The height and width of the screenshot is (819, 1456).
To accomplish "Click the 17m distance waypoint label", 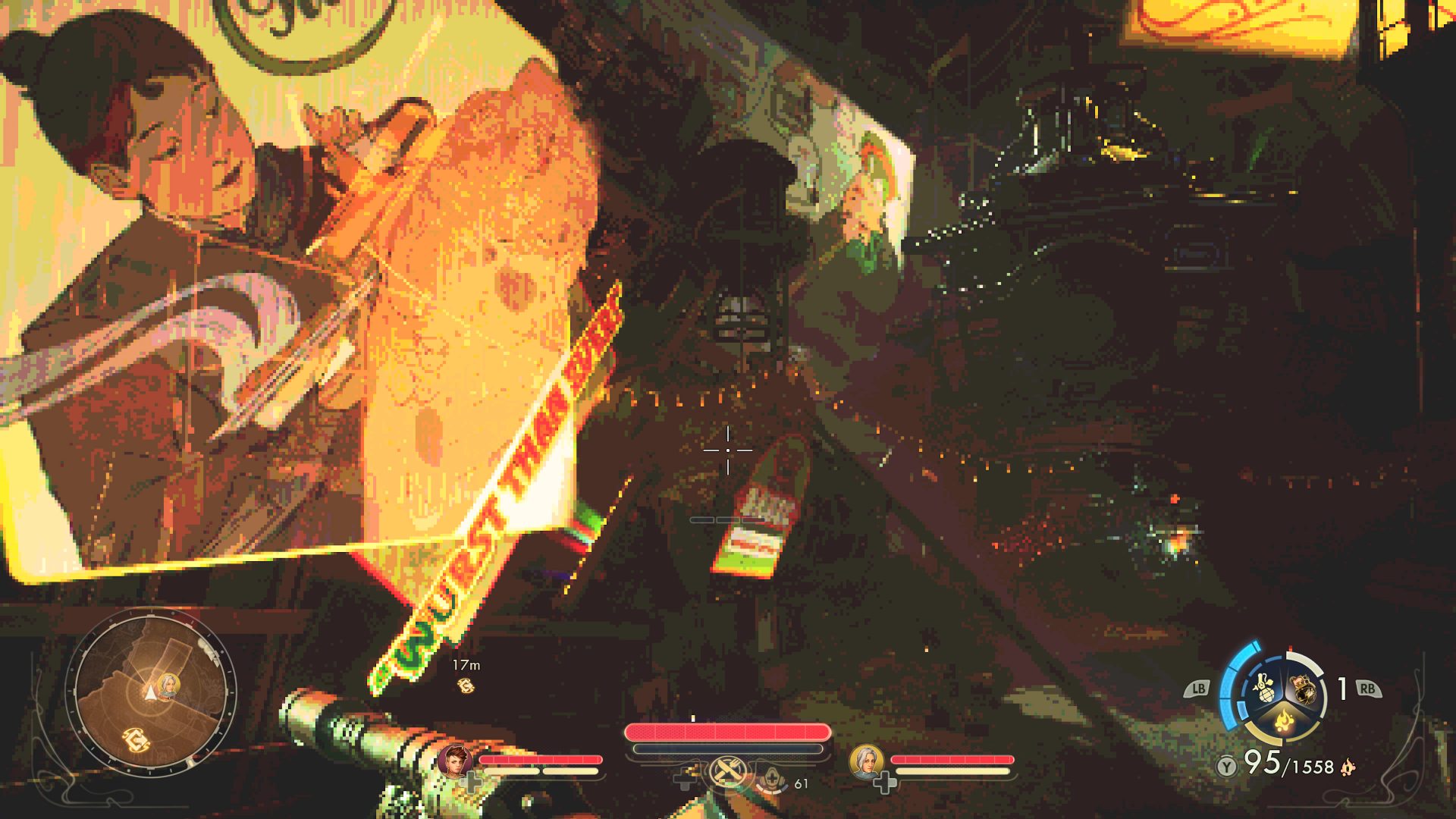I will [x=466, y=665].
